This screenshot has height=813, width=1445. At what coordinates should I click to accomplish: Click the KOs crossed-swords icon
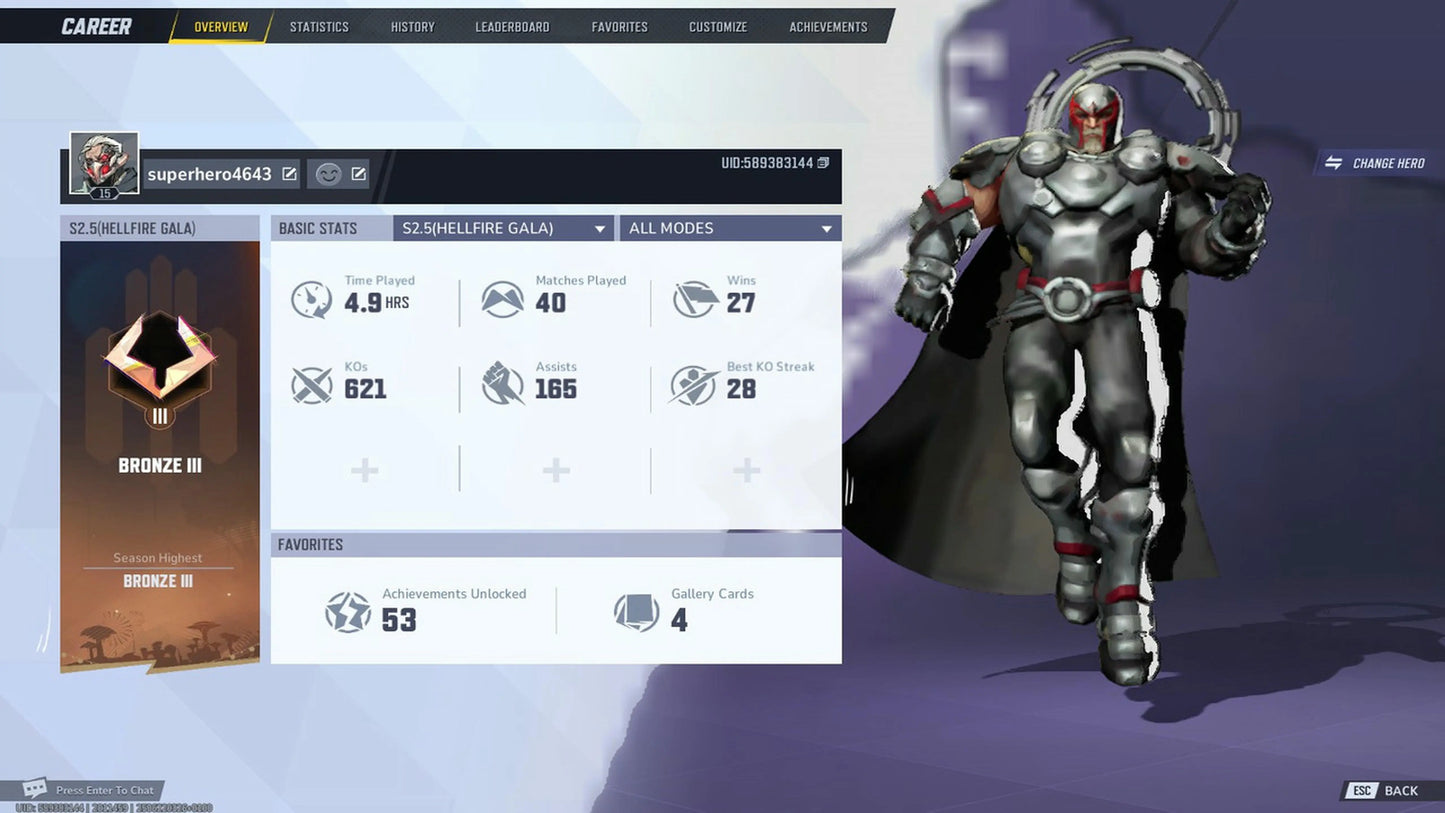pos(311,383)
